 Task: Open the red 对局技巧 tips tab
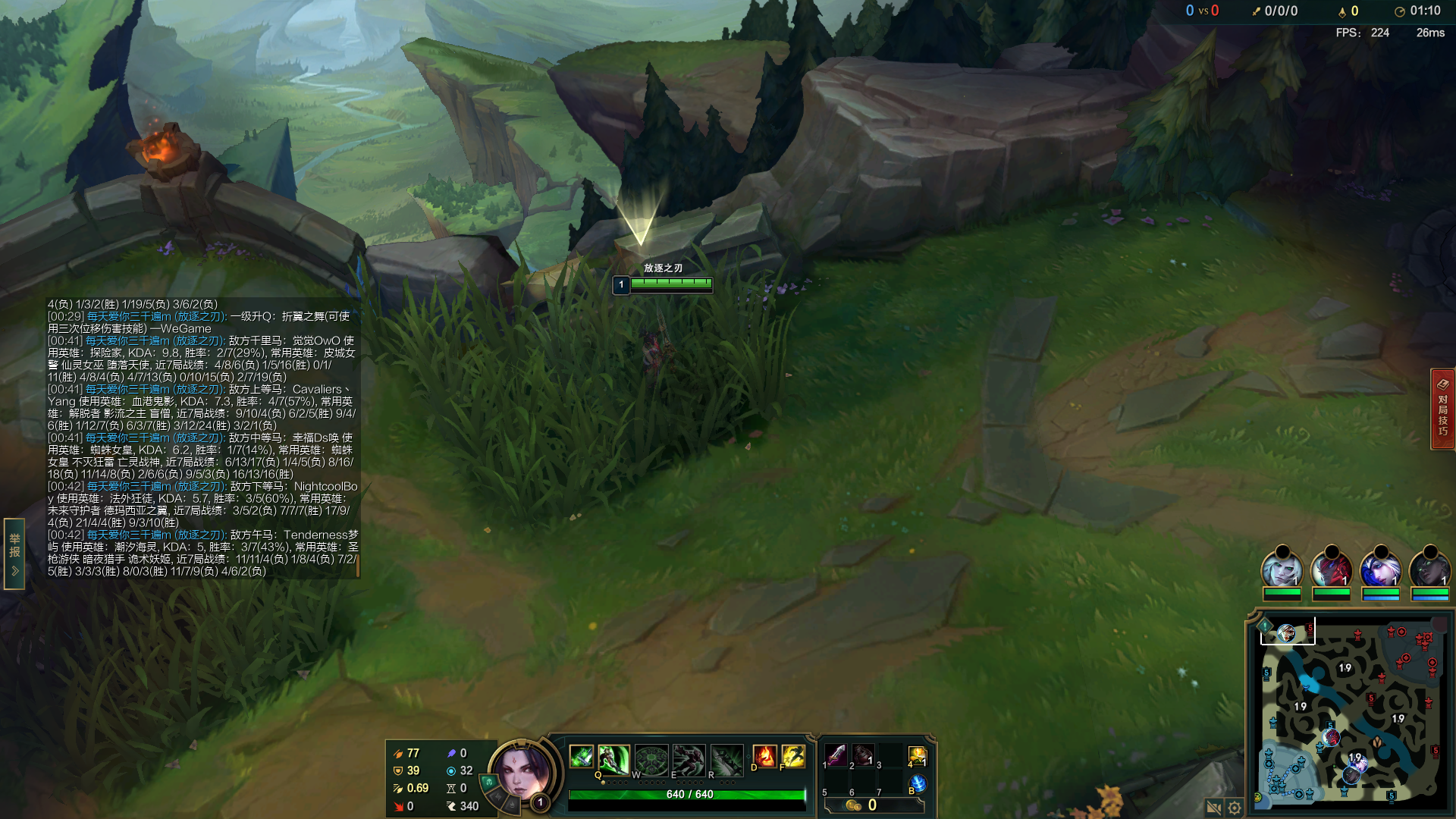point(1442,409)
